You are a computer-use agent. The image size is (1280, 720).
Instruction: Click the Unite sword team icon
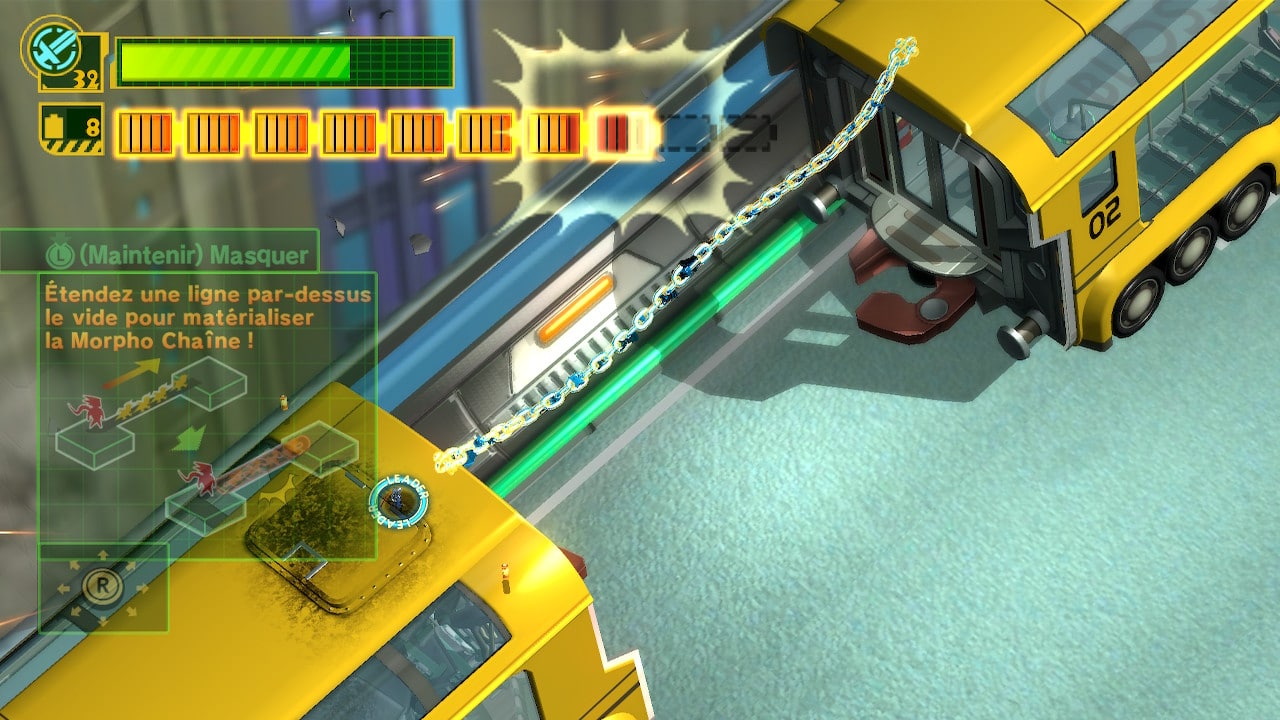(48, 45)
